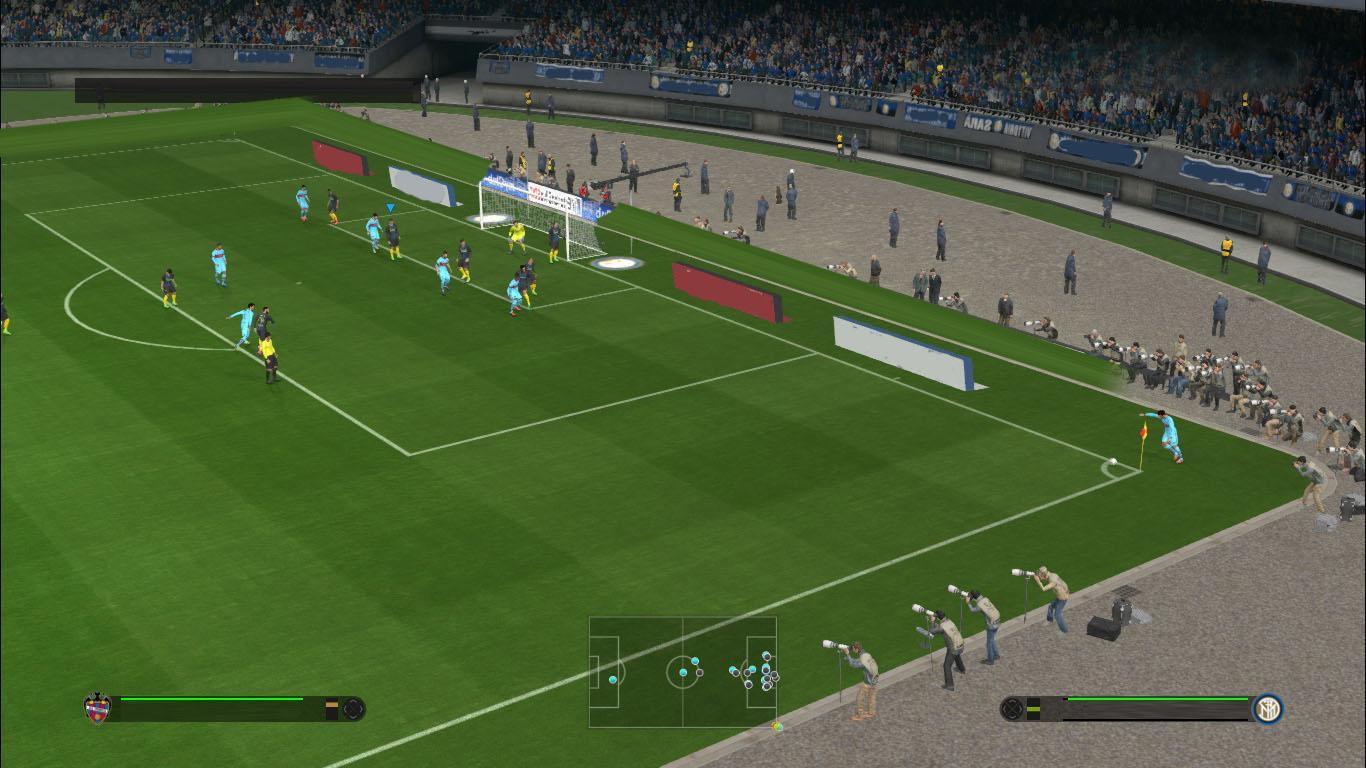Click the orange substitution indicator
Screen dimensions: 1366x768
(333, 705)
